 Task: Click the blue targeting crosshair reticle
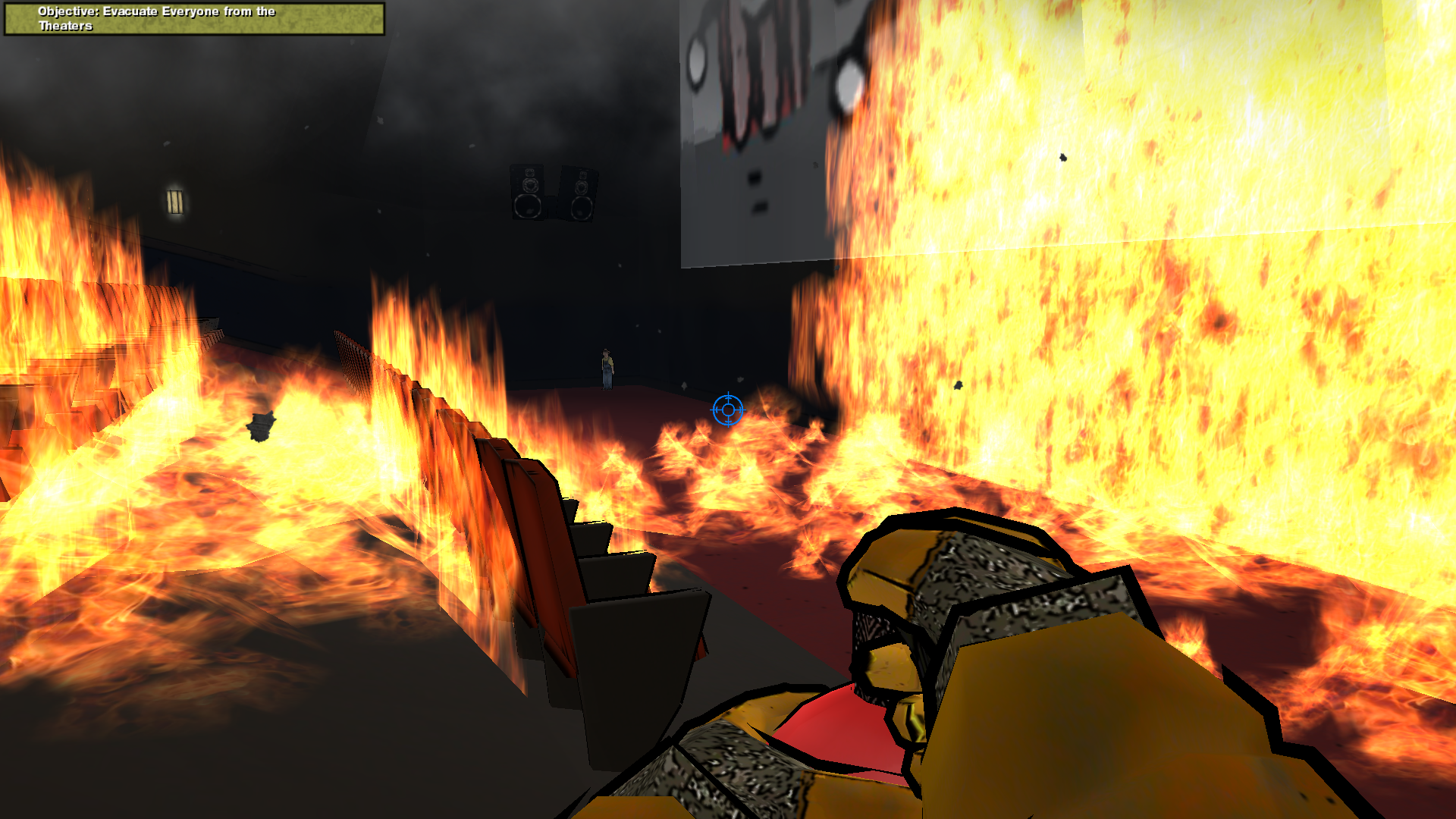coord(727,409)
